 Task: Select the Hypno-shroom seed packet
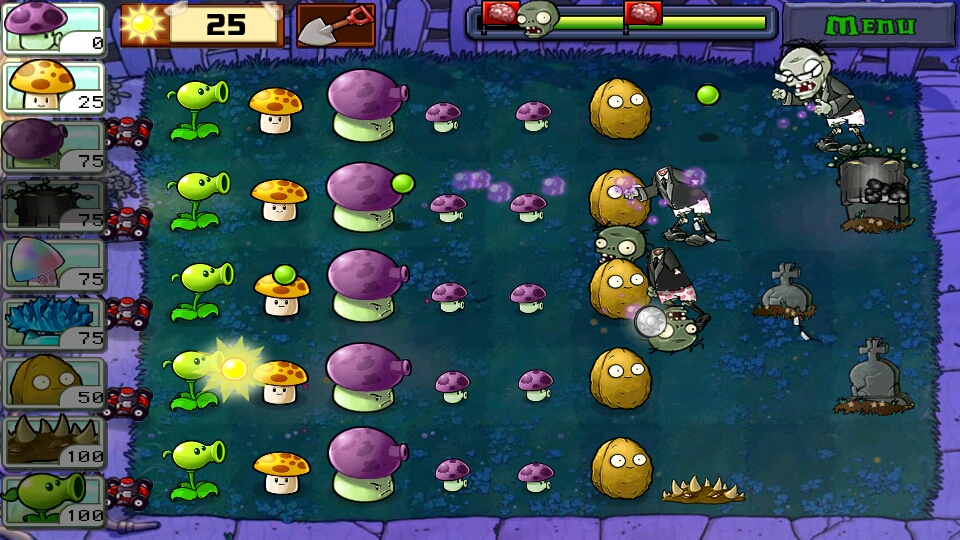click(54, 264)
